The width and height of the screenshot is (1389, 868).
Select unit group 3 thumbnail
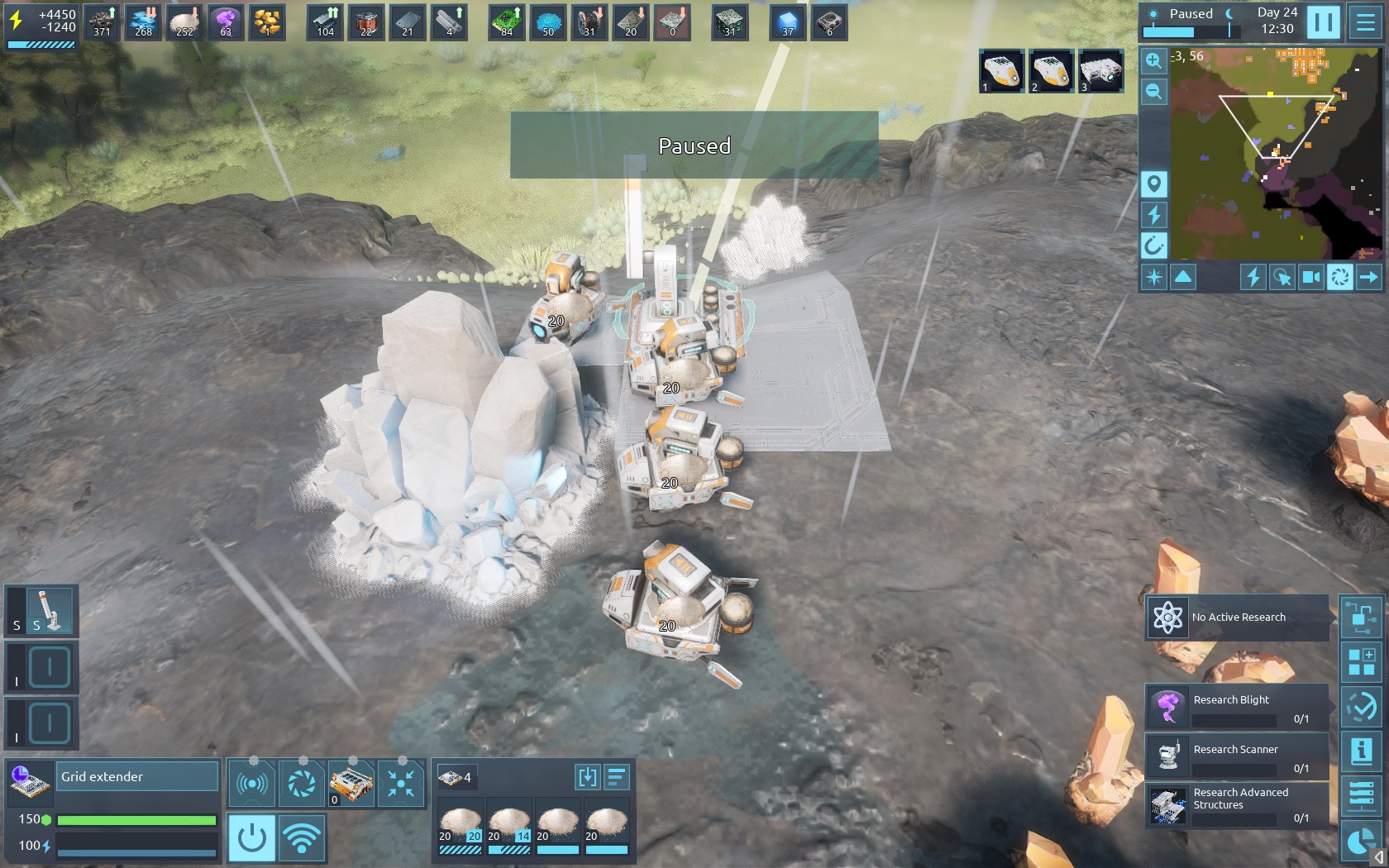click(1101, 71)
